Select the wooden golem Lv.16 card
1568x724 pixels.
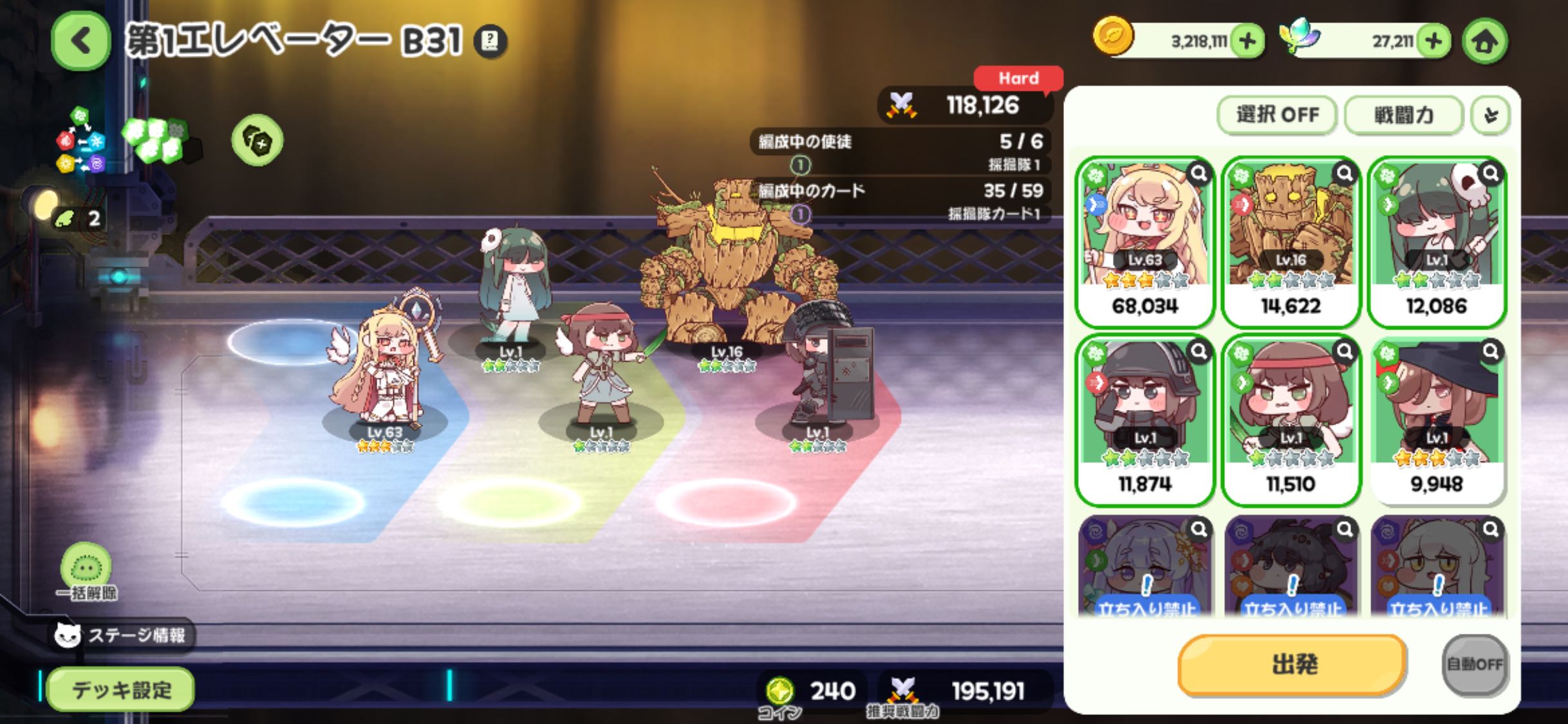1291,241
